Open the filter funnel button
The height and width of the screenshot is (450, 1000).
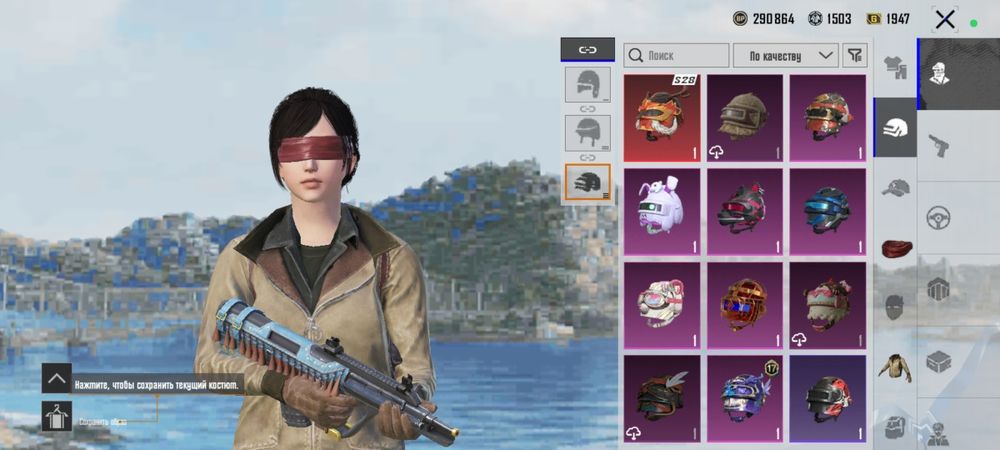click(855, 55)
